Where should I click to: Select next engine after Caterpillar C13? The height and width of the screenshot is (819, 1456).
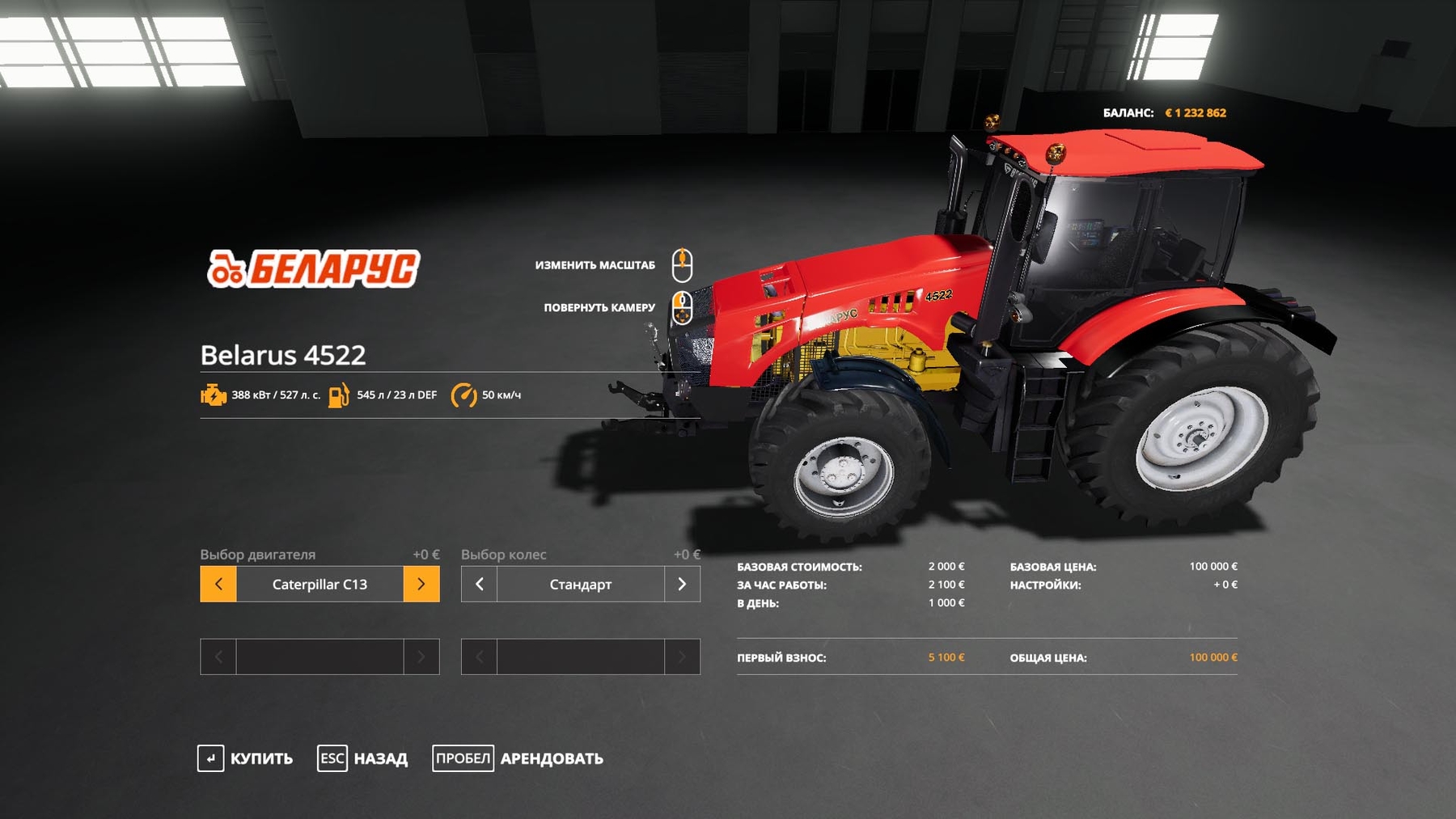coord(421,584)
